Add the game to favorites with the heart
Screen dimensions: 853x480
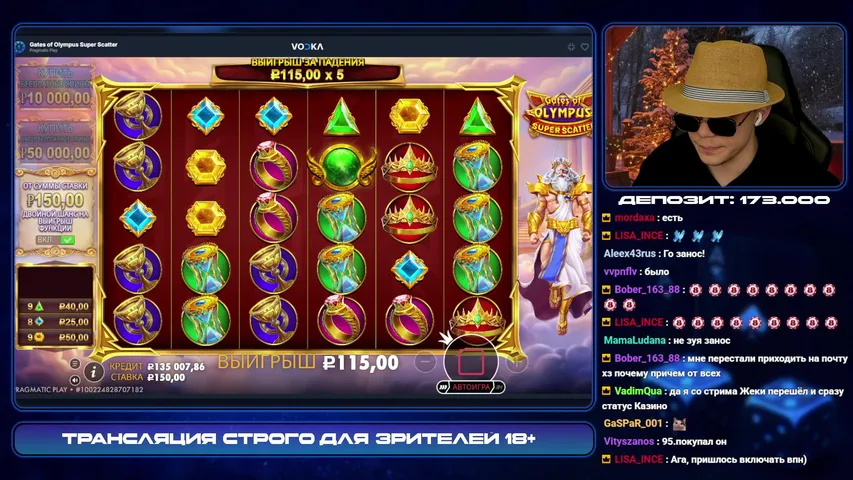click(x=585, y=47)
